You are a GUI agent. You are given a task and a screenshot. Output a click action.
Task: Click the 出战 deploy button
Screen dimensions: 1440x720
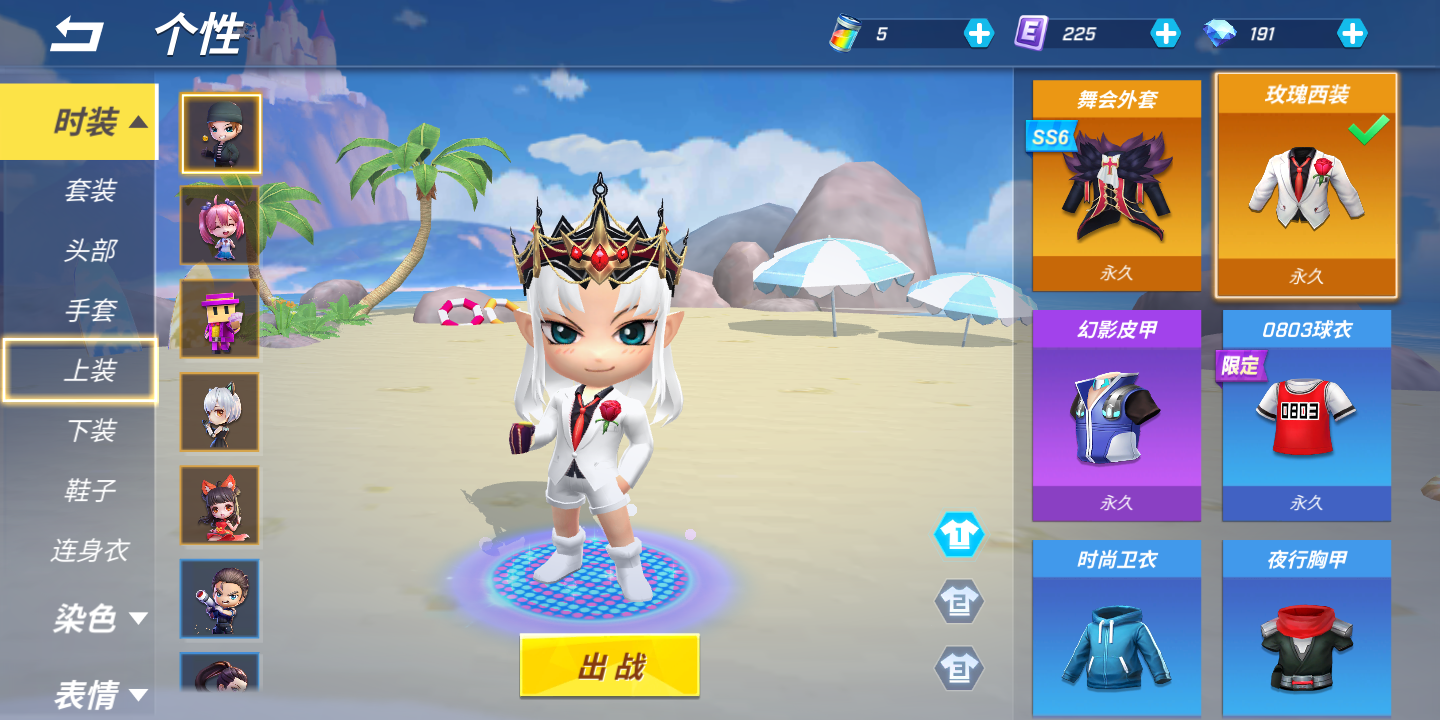point(609,665)
